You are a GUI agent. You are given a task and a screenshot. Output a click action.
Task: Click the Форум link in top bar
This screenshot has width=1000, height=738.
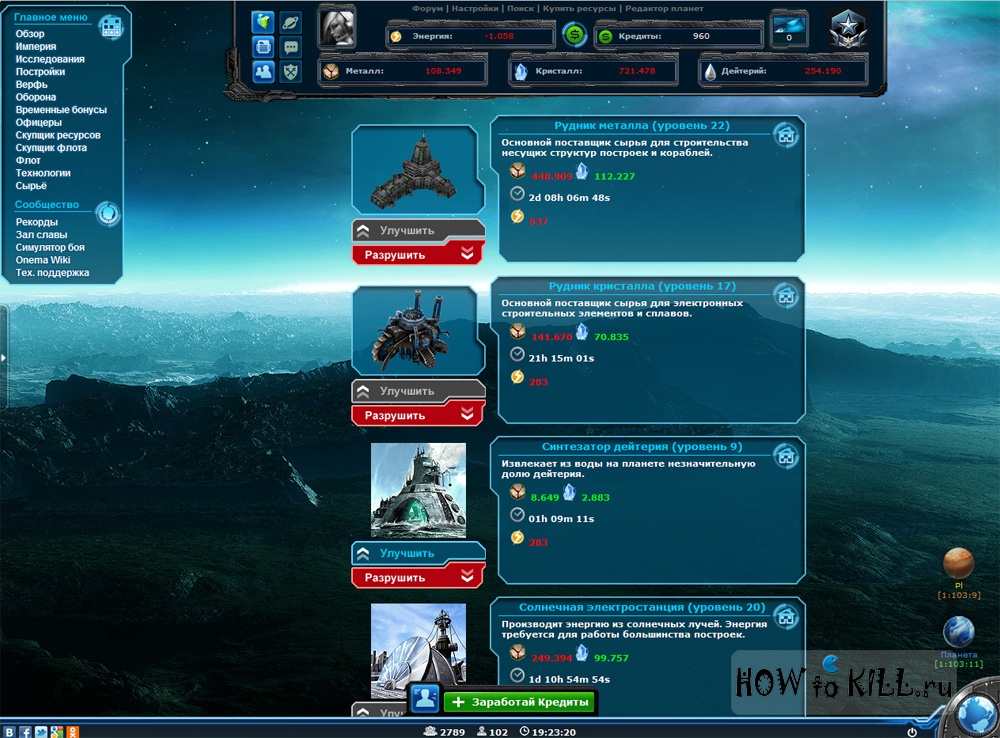click(427, 8)
